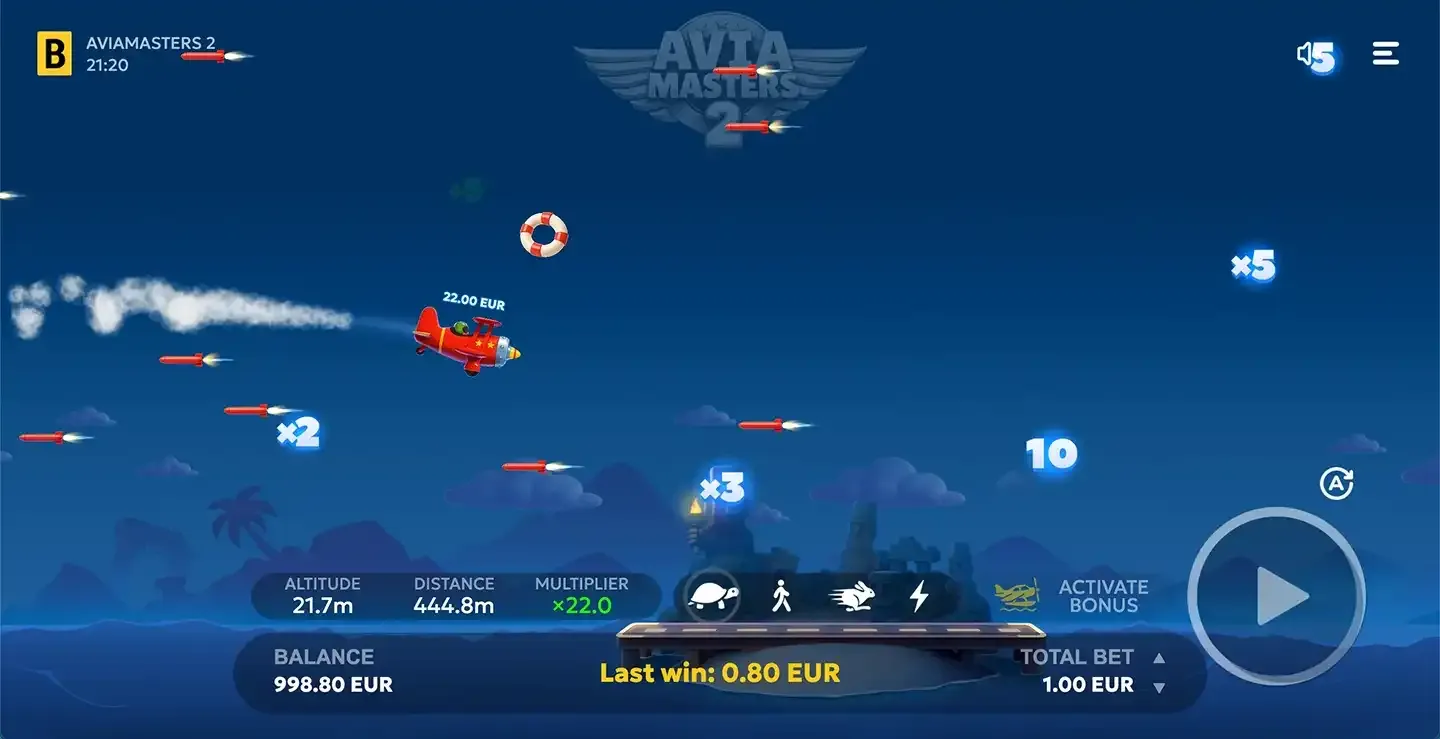Screen dimensions: 1440x739
Task: Mute the game sound with speaker icon
Action: (x=1311, y=54)
